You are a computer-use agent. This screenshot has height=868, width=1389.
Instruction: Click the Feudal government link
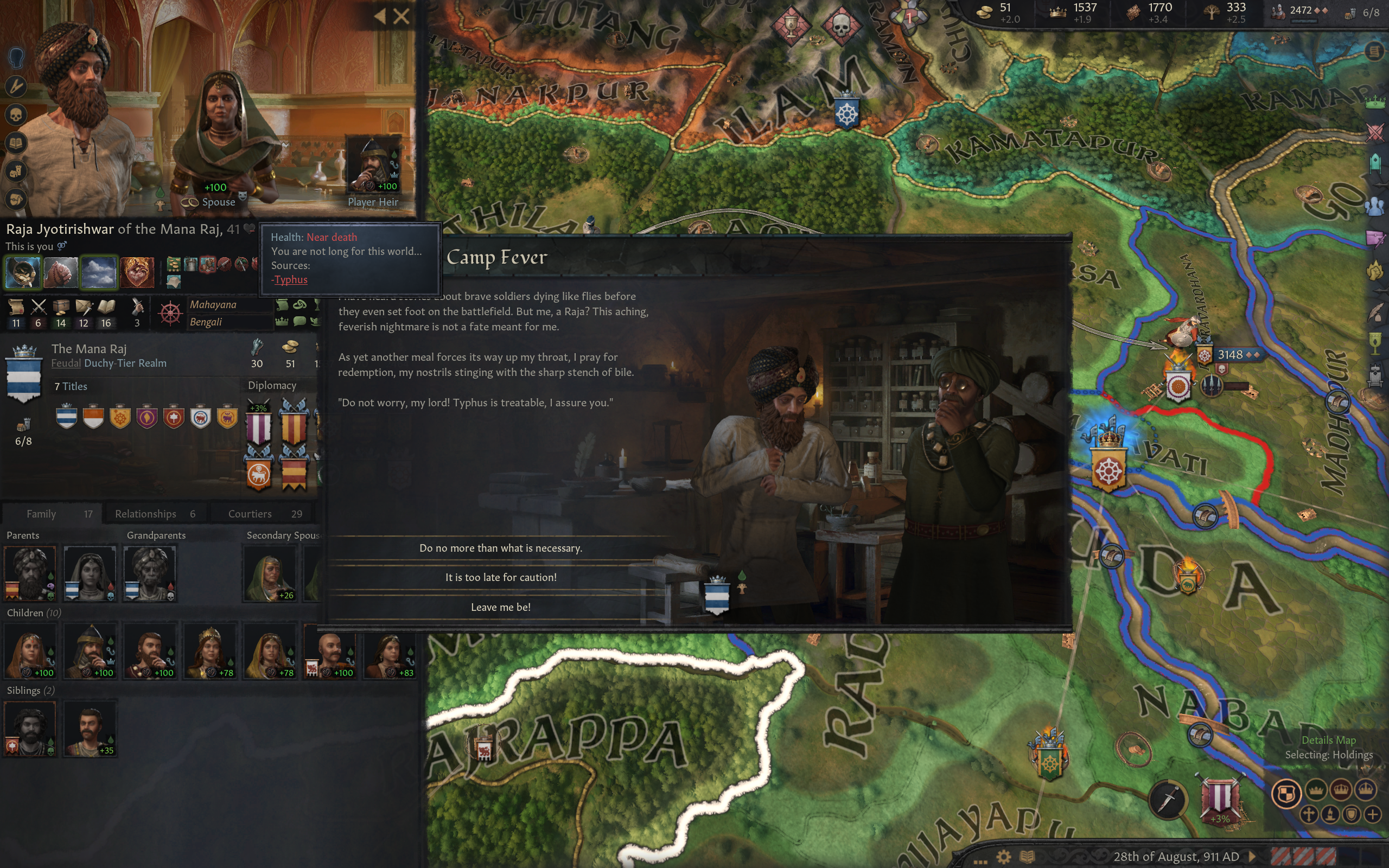tap(66, 363)
